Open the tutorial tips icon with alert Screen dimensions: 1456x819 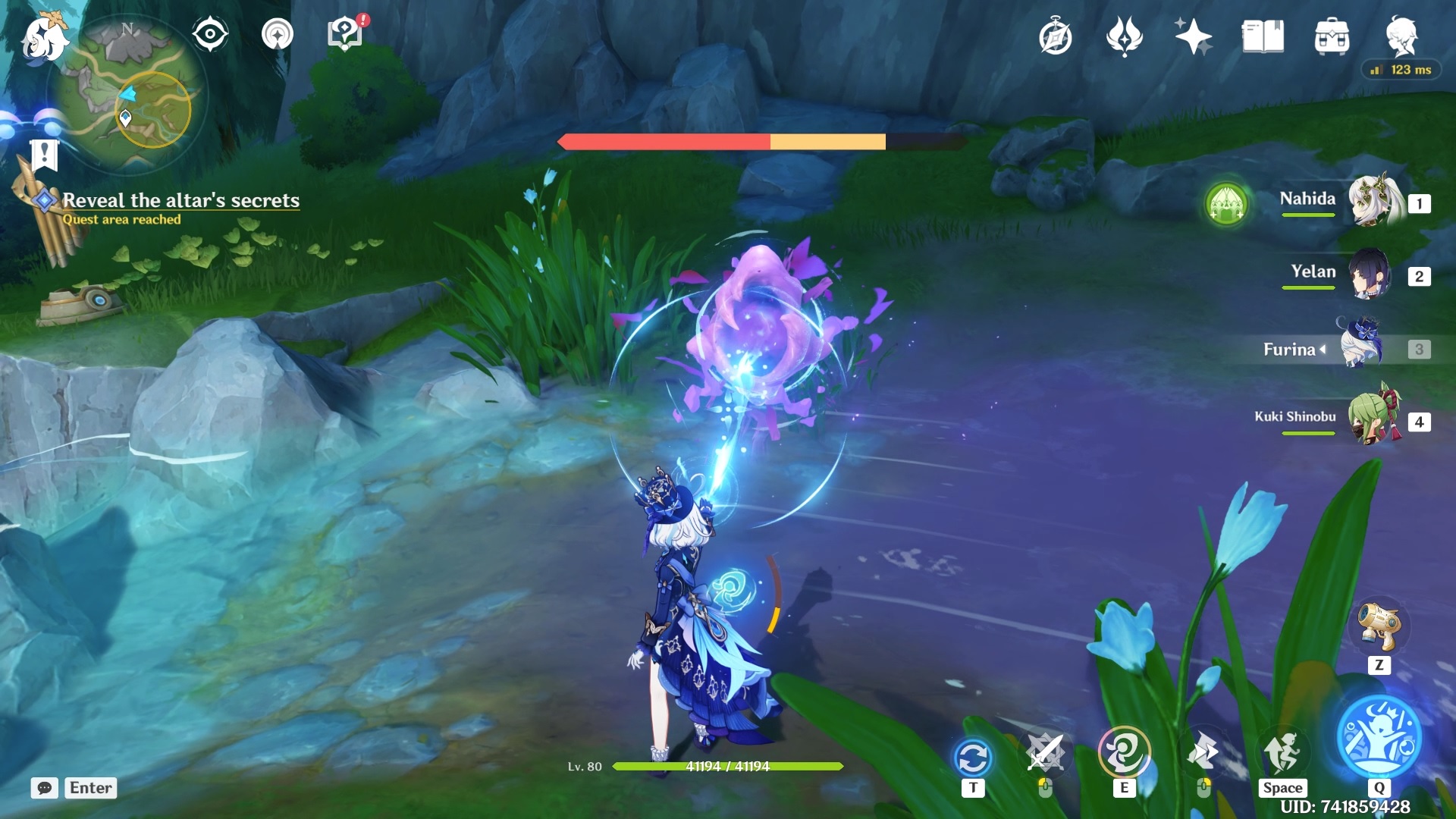point(345,34)
